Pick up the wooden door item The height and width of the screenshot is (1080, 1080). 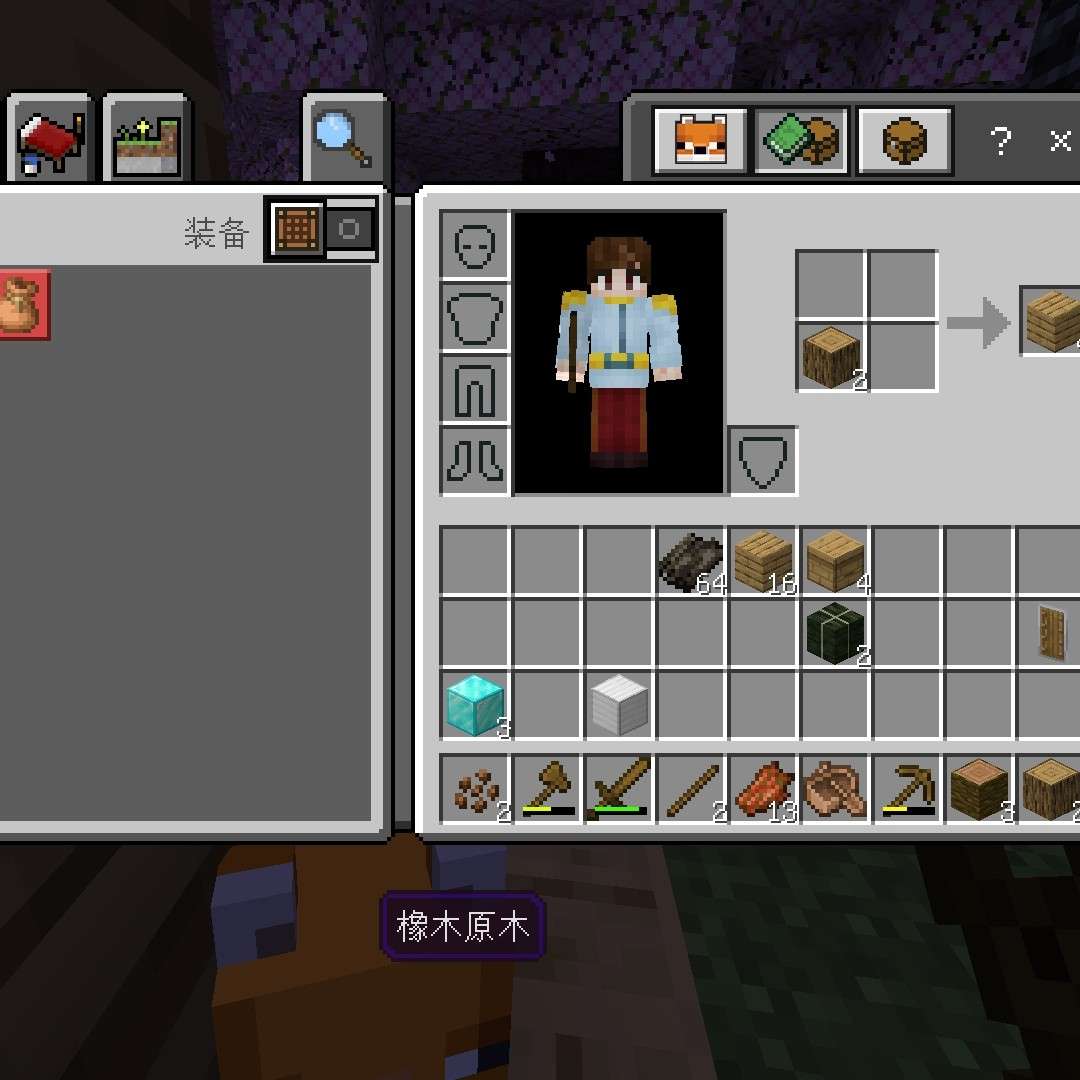coord(1052,633)
